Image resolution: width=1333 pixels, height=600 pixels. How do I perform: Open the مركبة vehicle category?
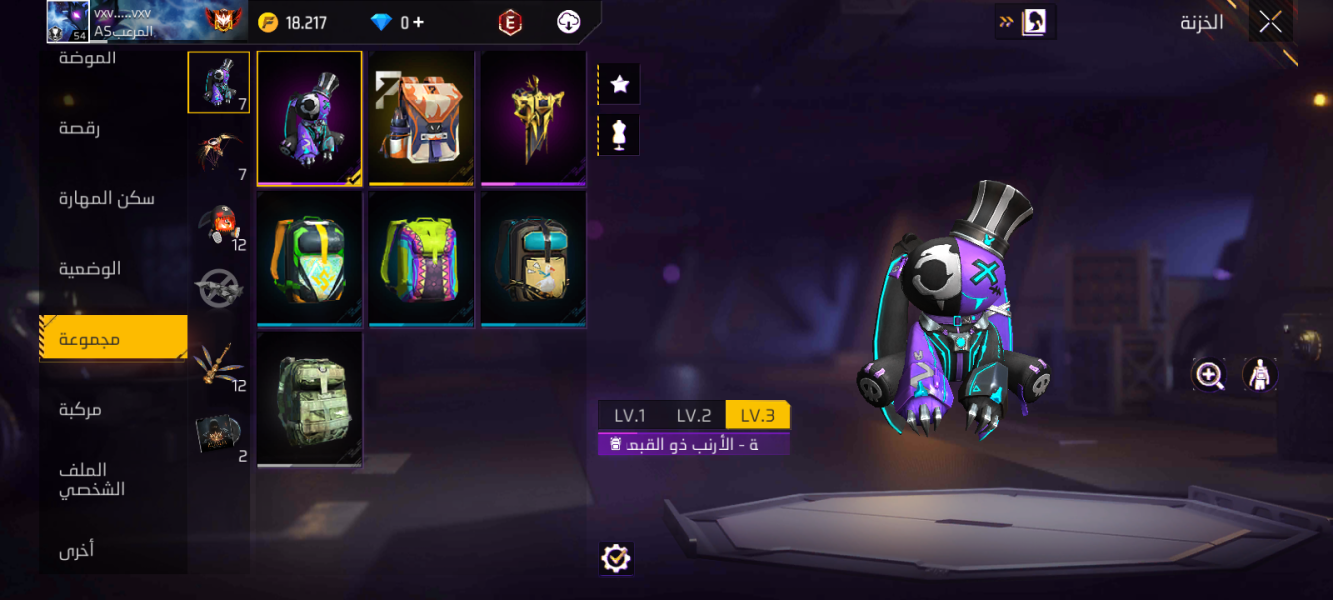pos(80,409)
